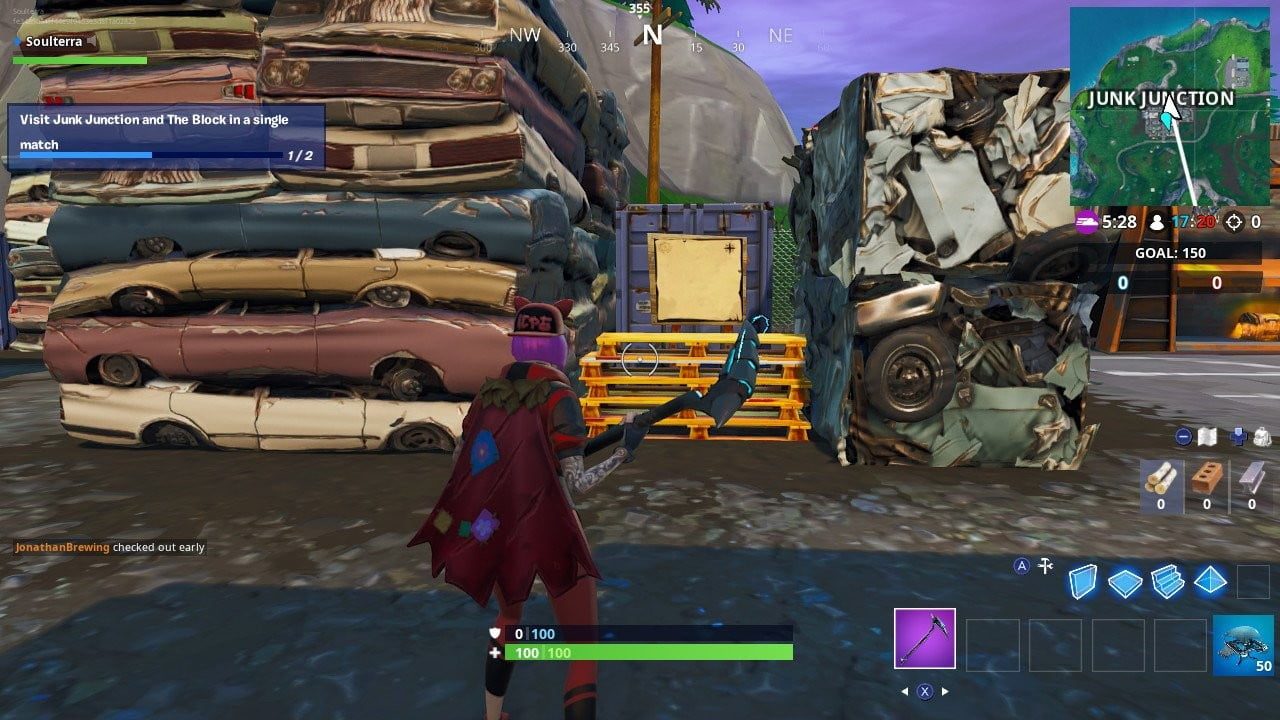This screenshot has height=720, width=1280.
Task: Choose the stairs building piece
Action: click(x=1167, y=581)
